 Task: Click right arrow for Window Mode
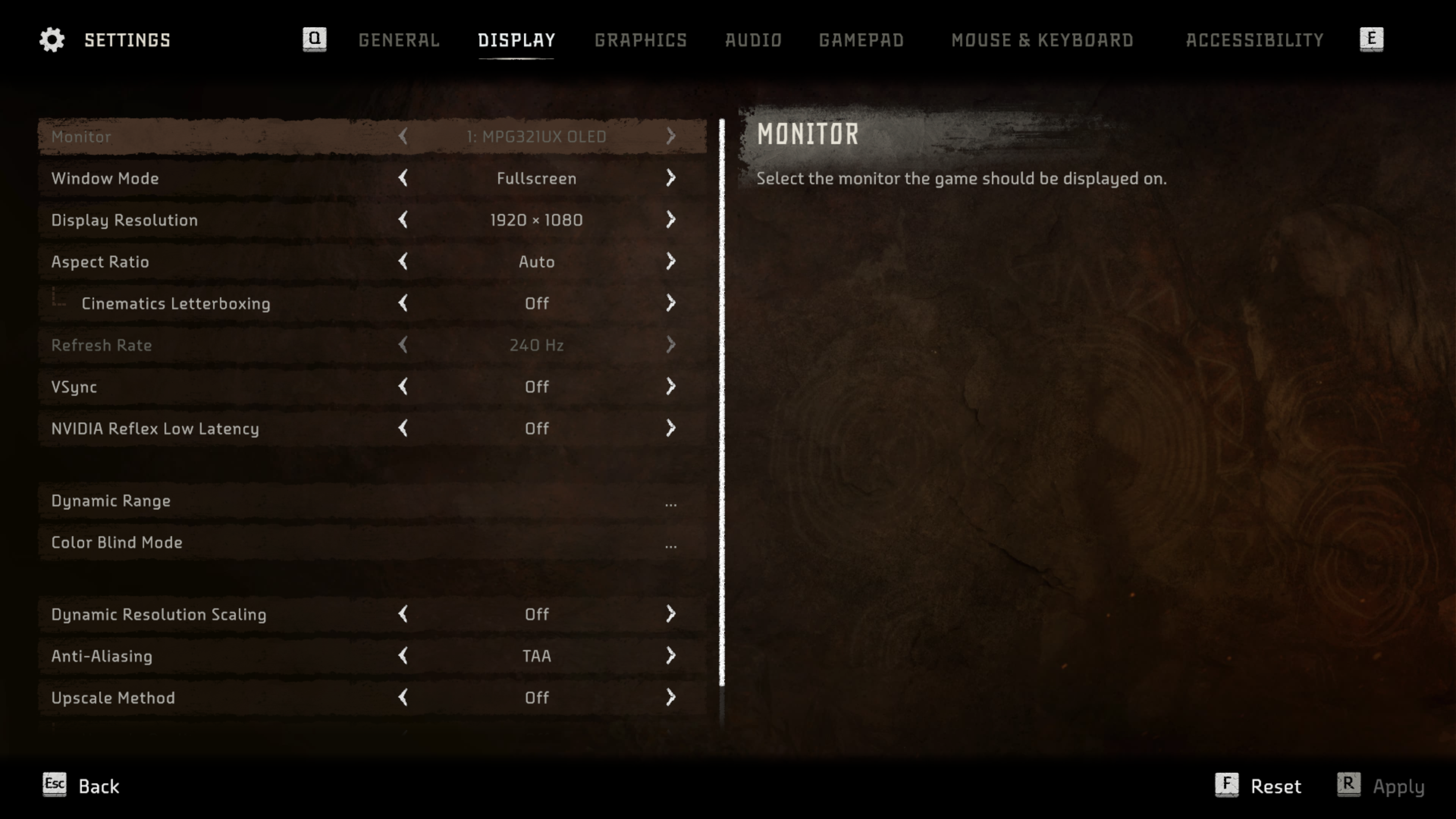click(670, 178)
